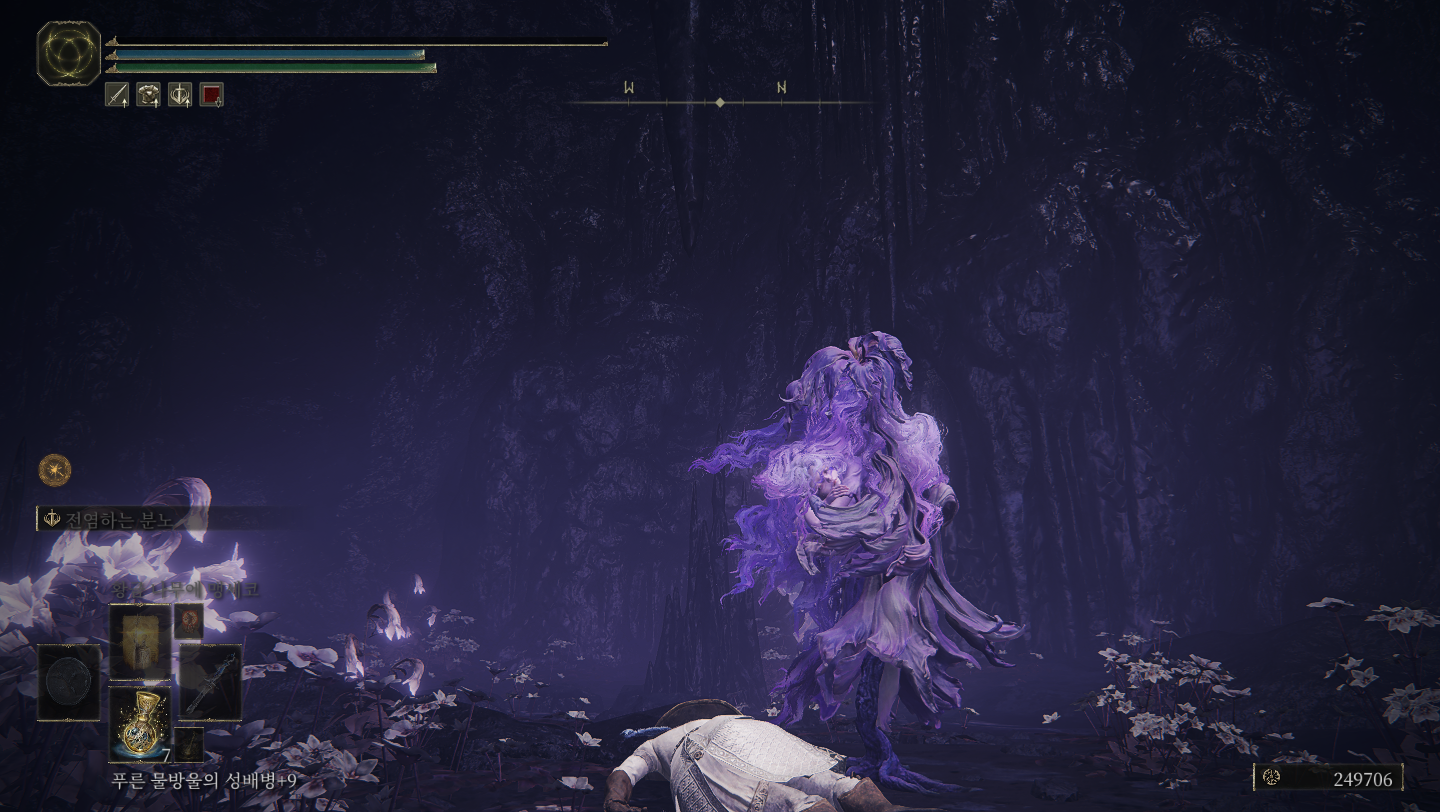This screenshot has width=1440, height=812.
Task: Select the next spell preview small slot
Action: click(x=189, y=621)
